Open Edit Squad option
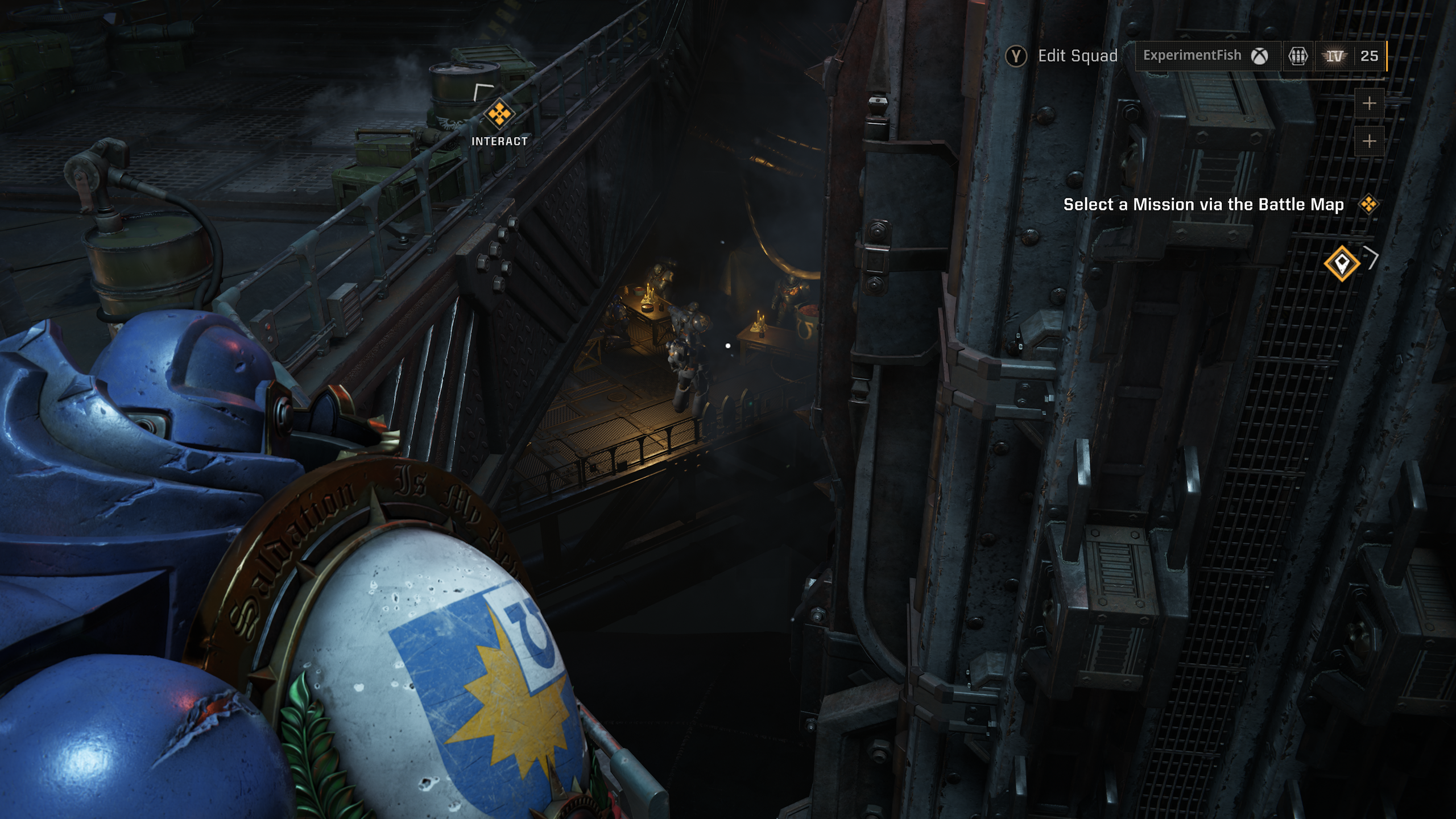Image resolution: width=1456 pixels, height=819 pixels. tap(1061, 56)
